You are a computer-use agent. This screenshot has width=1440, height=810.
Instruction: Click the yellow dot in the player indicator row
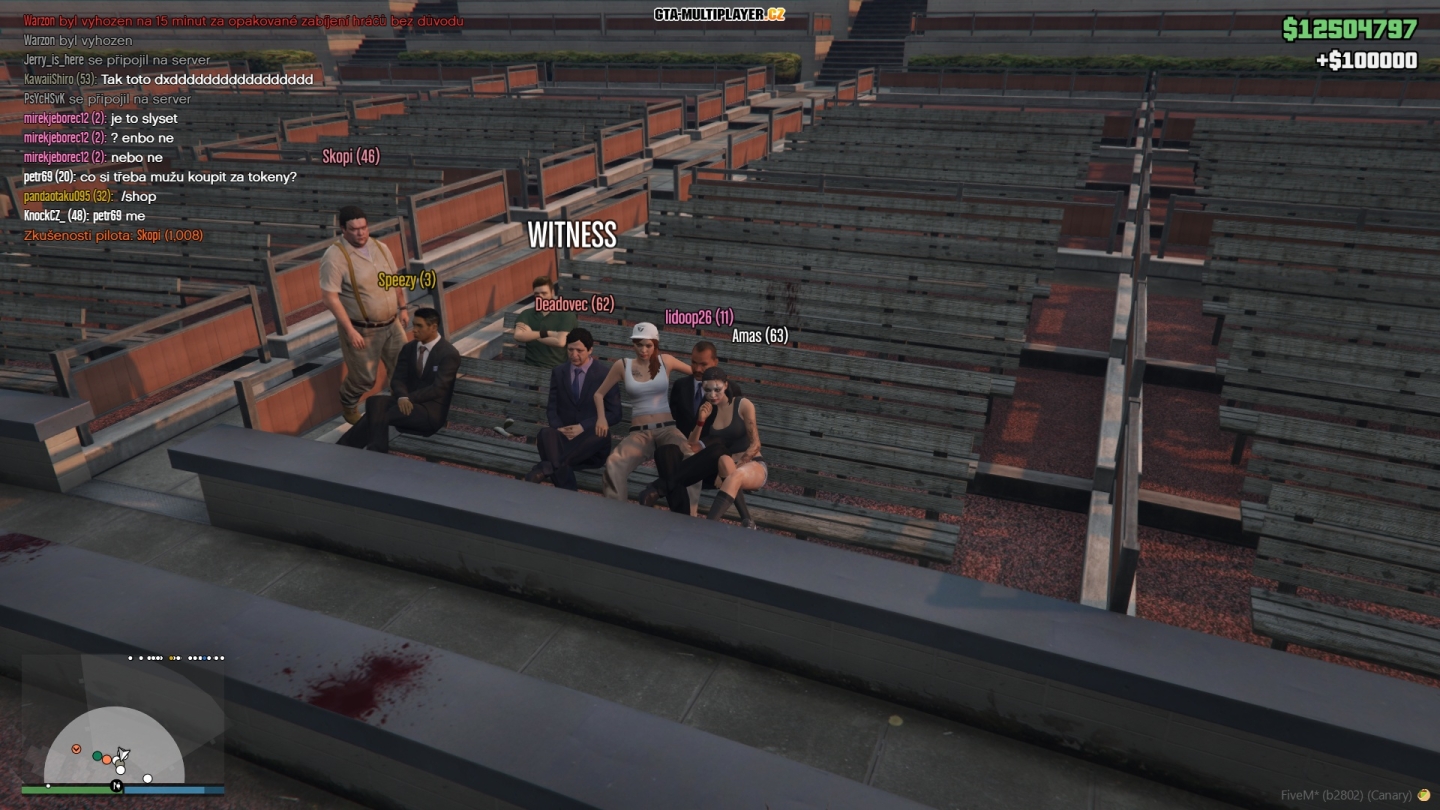click(172, 658)
